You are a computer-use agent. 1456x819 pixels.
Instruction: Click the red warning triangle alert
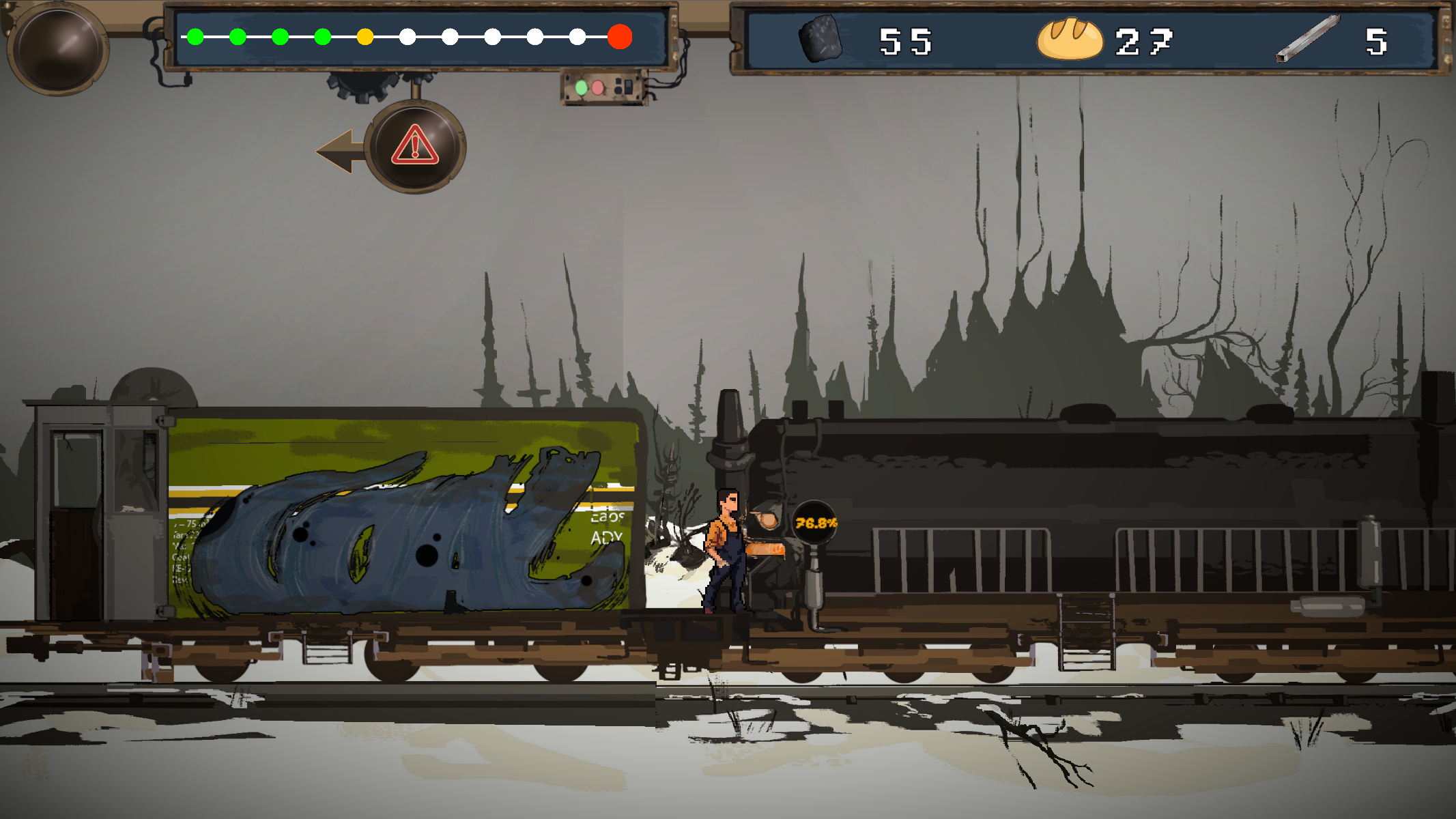pos(414,146)
